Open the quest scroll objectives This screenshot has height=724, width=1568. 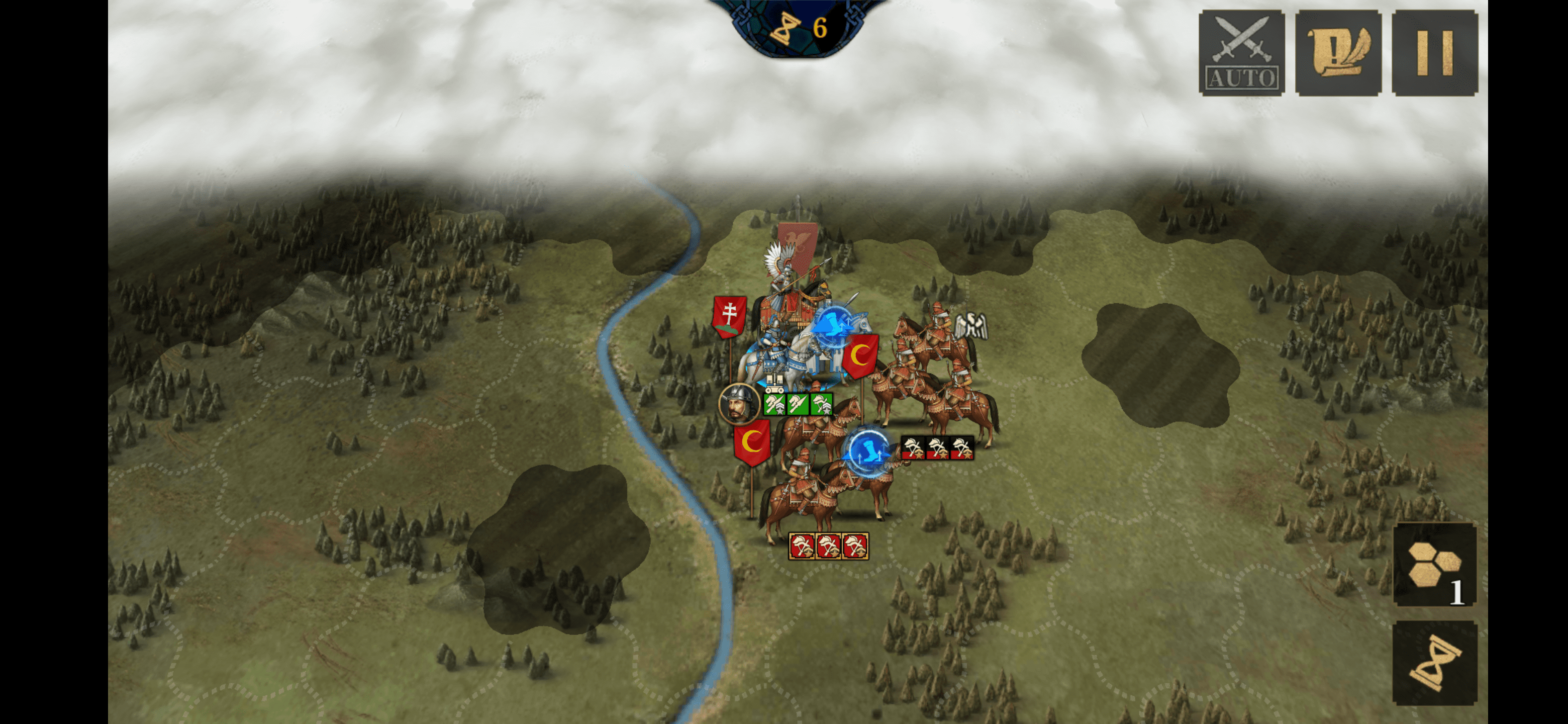[x=1338, y=52]
